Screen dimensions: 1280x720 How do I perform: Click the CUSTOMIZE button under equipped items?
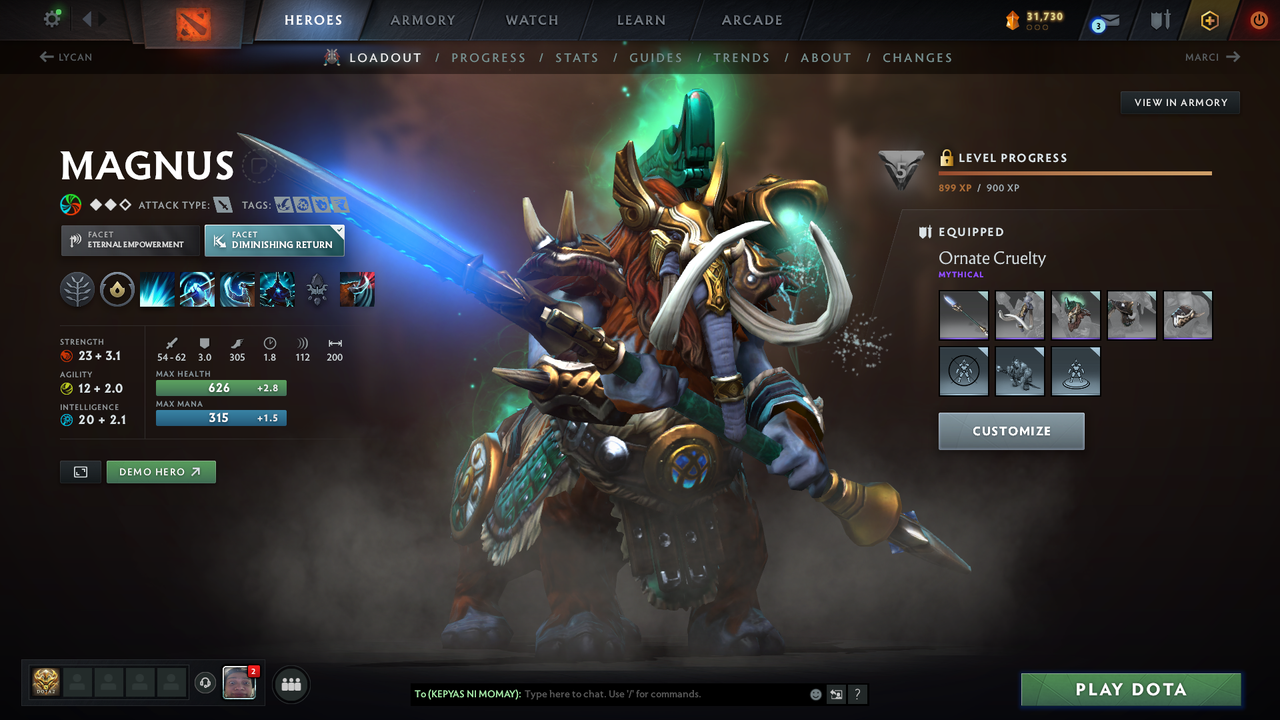(x=1011, y=431)
